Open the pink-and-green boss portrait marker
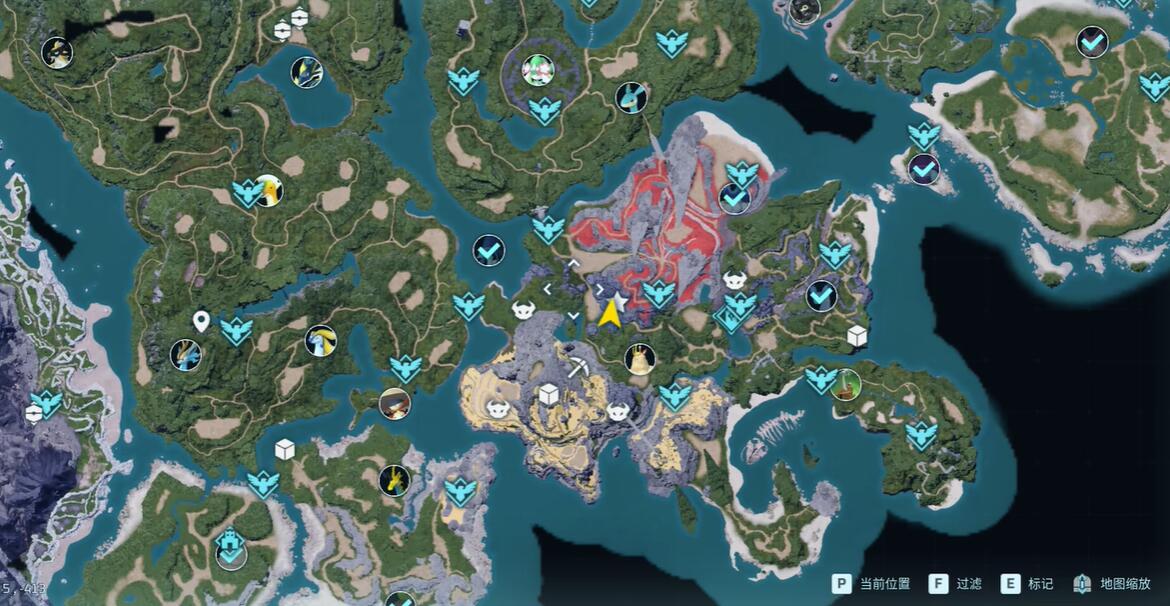This screenshot has width=1170, height=606. coord(538,70)
